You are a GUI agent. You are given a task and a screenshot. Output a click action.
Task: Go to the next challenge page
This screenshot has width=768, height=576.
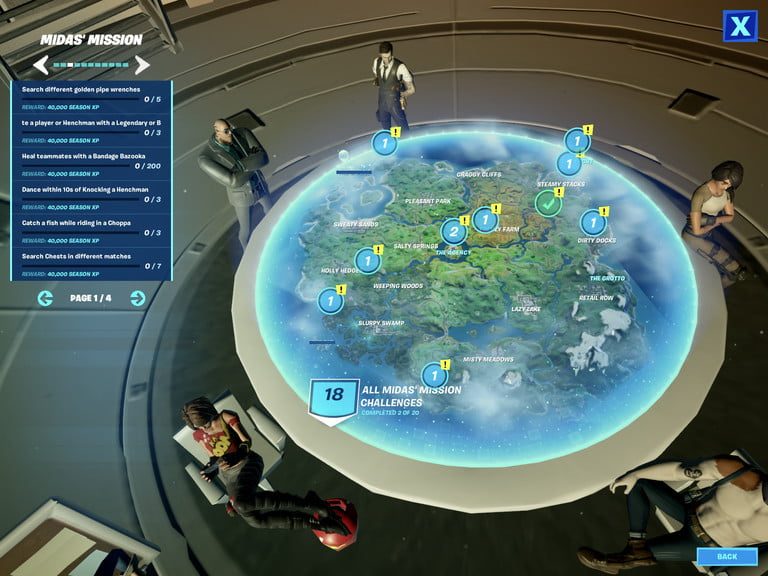138,298
